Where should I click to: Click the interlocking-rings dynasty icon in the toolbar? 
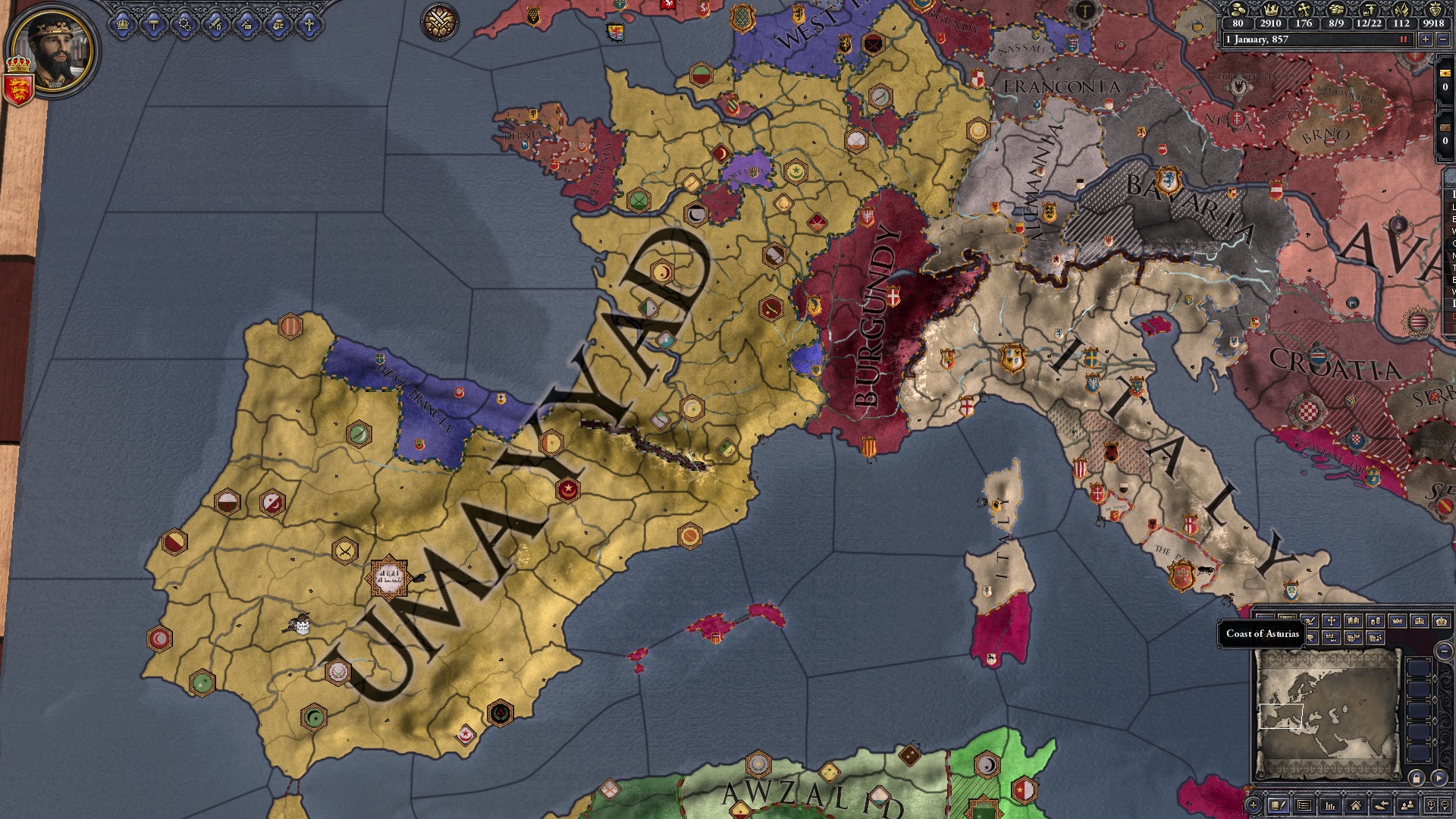tap(185, 24)
